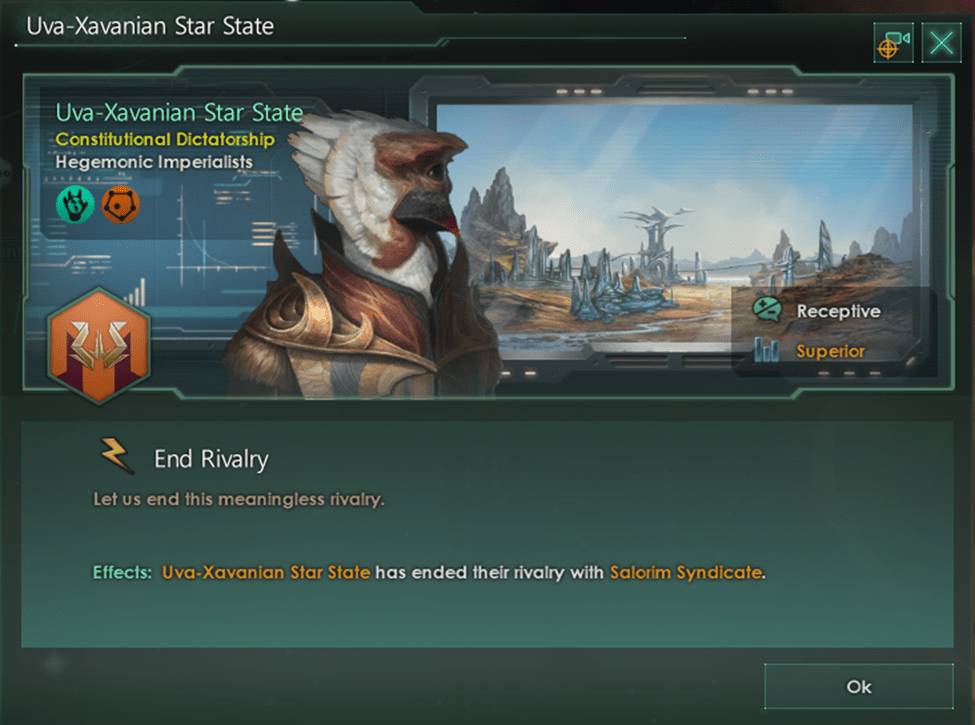Inspect the Superior relative power icon

coord(767,351)
